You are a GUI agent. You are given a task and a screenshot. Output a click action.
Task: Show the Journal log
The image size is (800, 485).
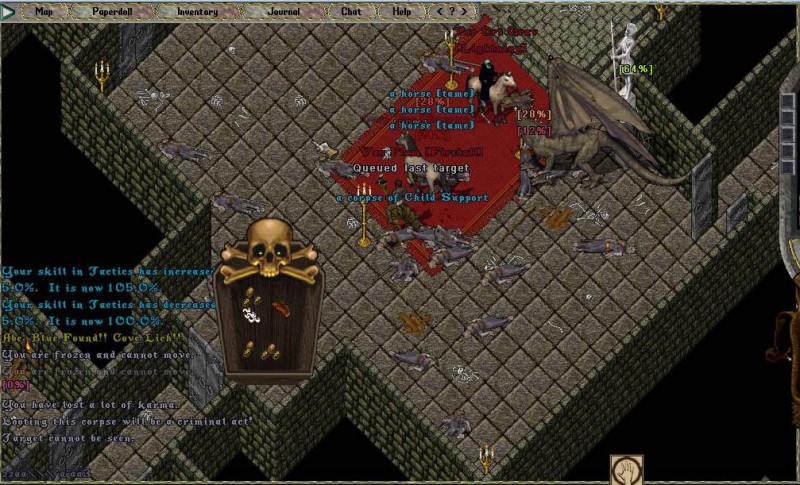[x=283, y=11]
